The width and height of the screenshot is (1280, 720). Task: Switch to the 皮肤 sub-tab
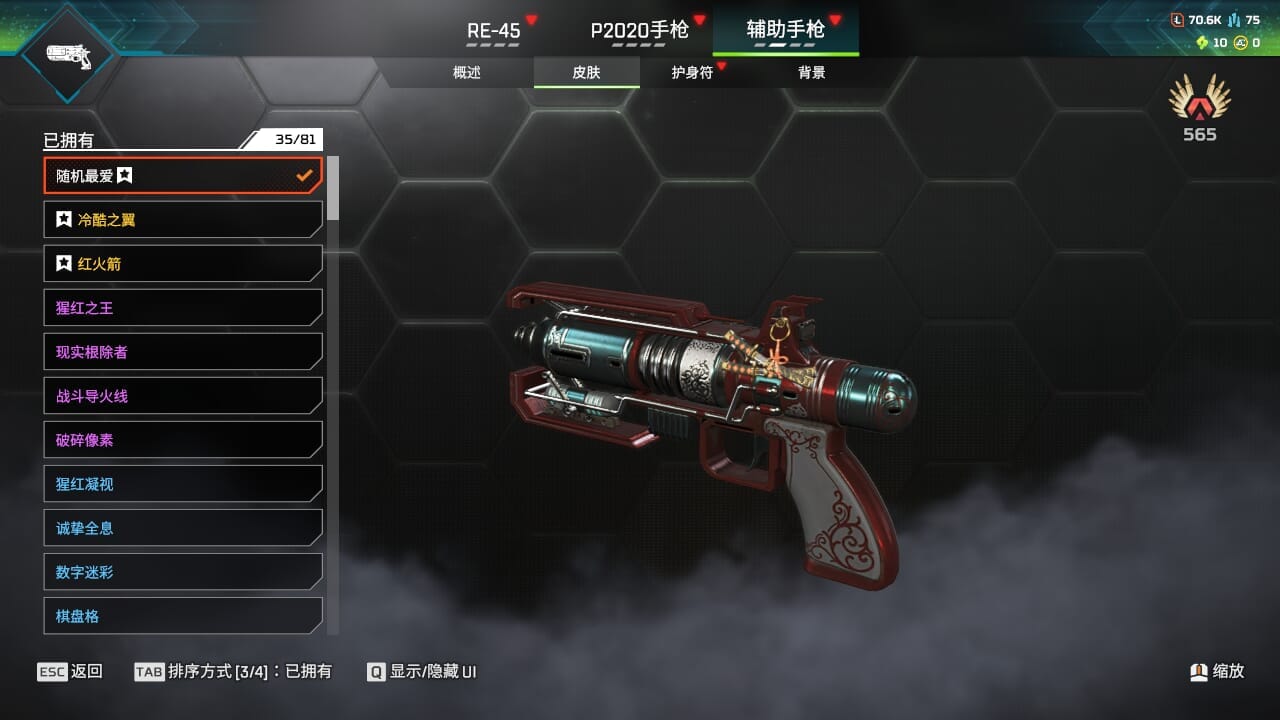[x=586, y=72]
